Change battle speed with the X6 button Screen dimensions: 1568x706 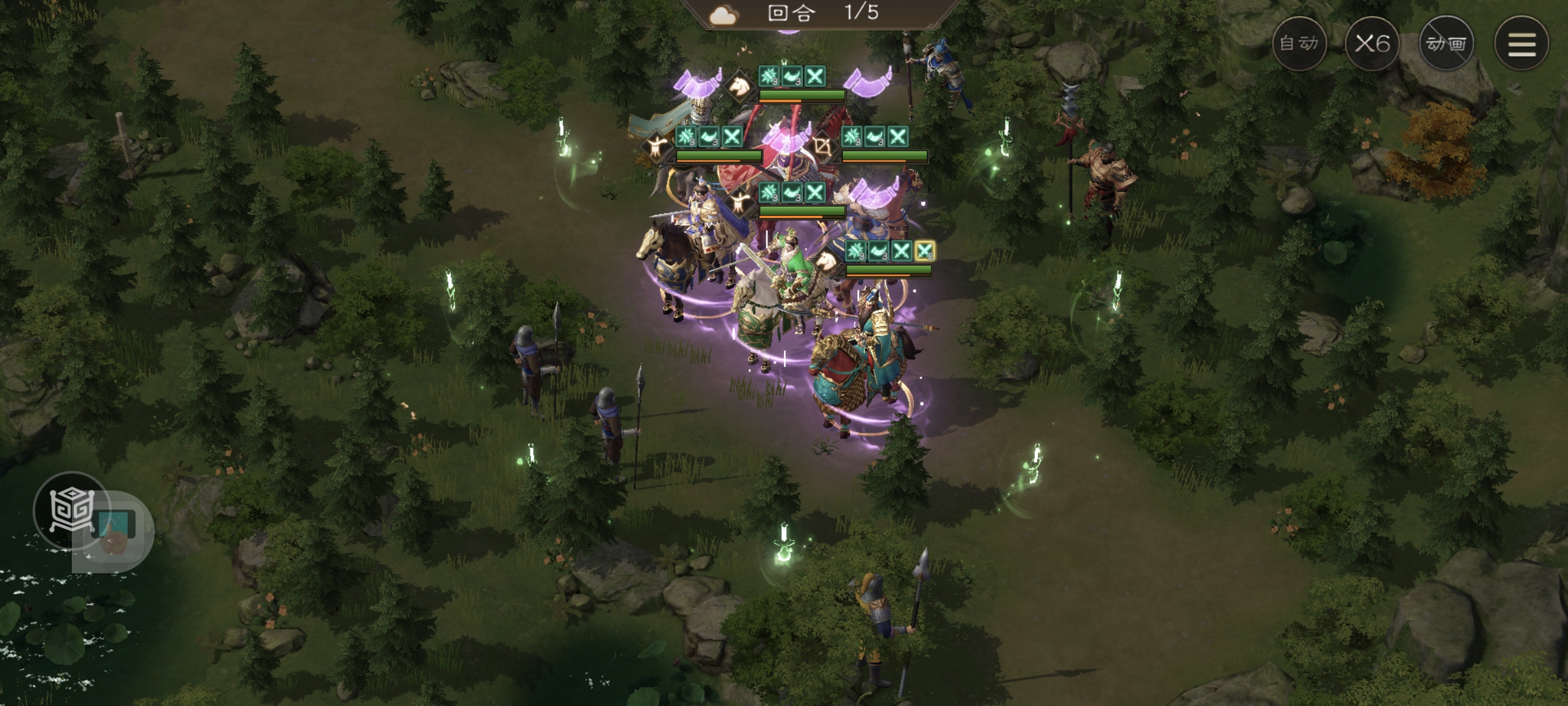point(1372,44)
